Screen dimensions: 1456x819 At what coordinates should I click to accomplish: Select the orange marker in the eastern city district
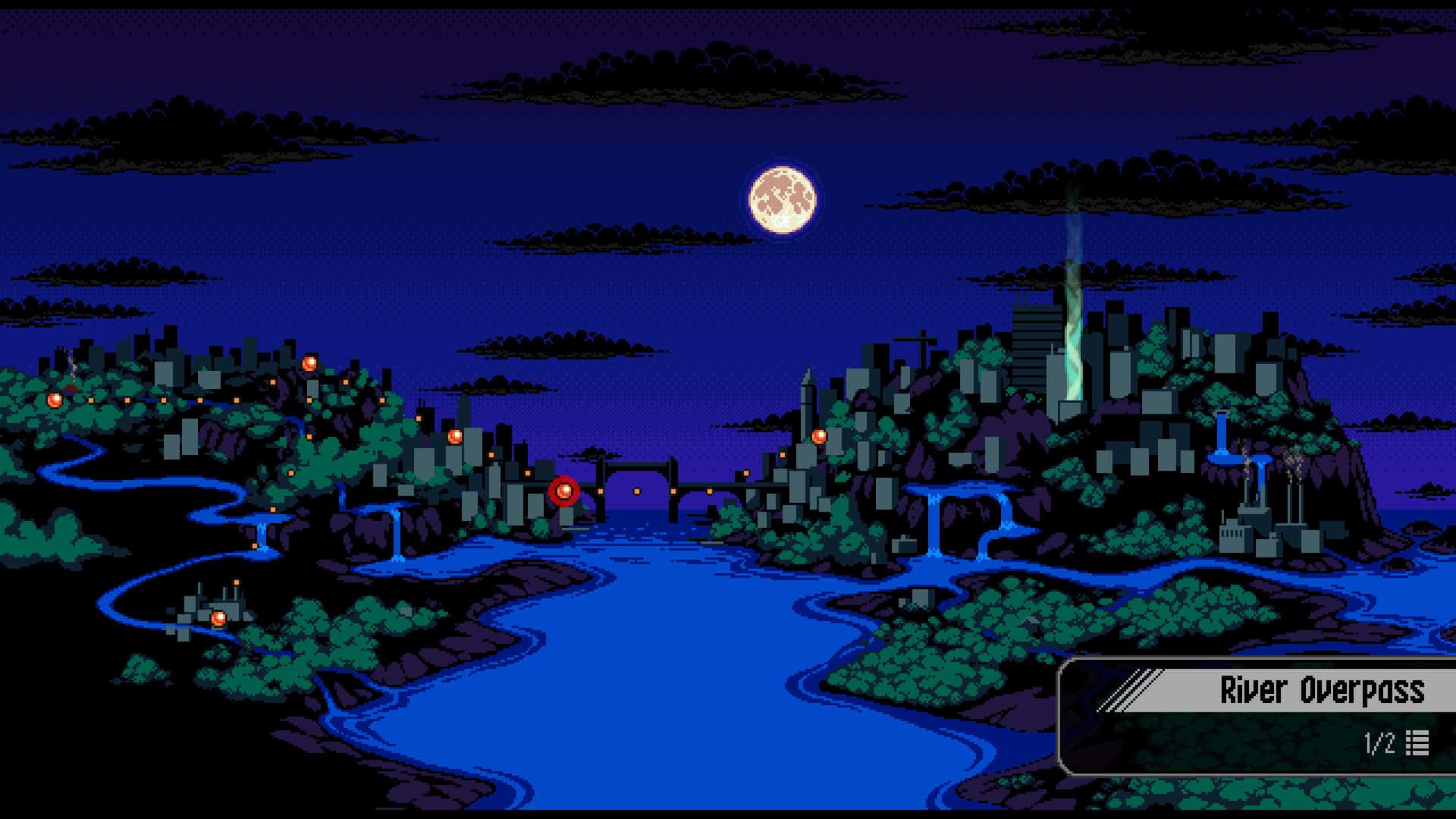(x=819, y=438)
